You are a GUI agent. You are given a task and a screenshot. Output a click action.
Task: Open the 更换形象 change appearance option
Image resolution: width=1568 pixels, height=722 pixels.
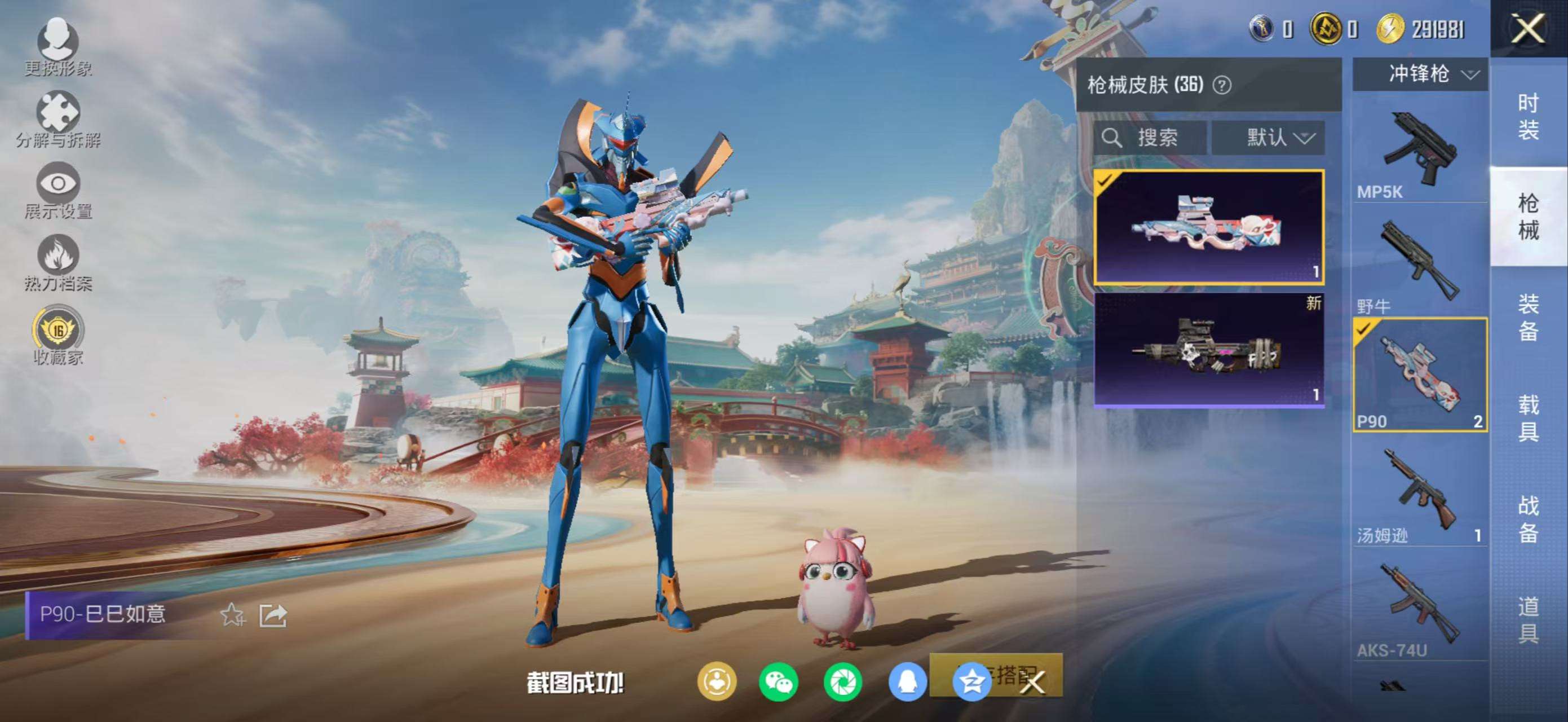[58, 46]
